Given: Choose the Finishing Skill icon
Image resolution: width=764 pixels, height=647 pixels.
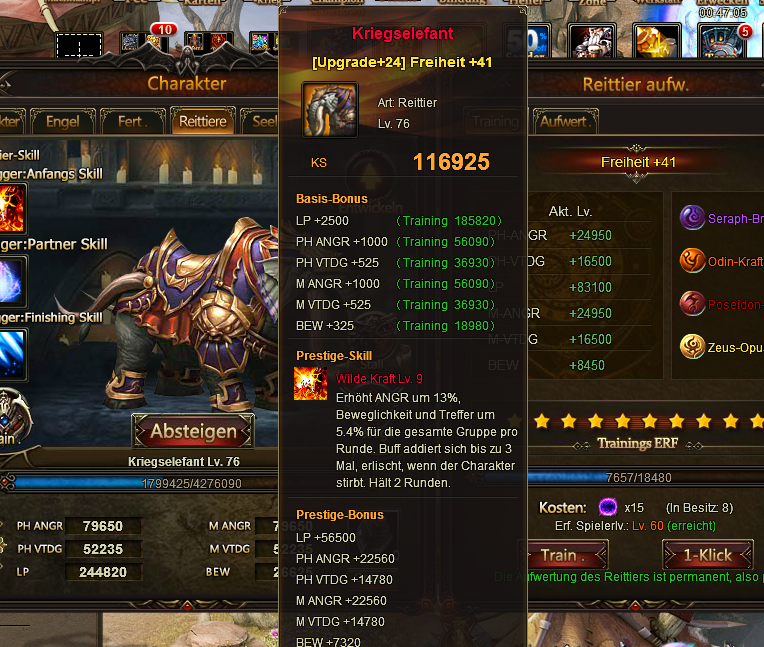Looking at the screenshot, I should 12,351.
